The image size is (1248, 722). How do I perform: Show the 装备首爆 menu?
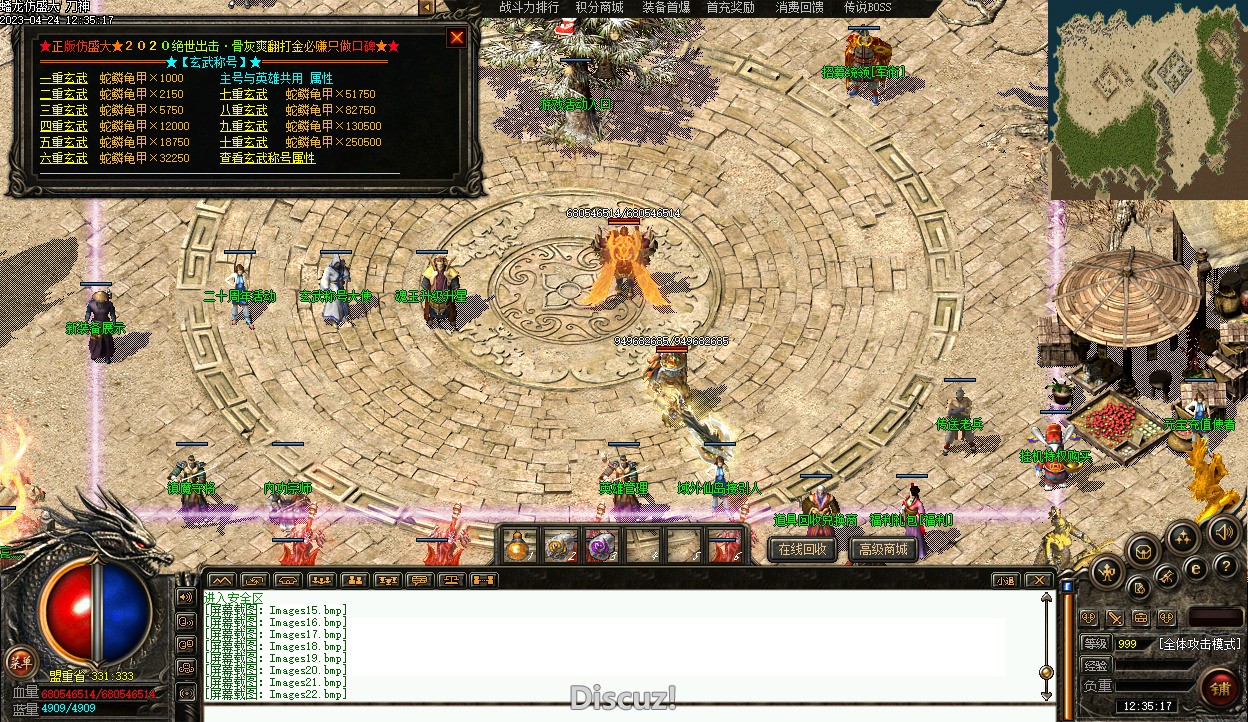click(x=665, y=8)
